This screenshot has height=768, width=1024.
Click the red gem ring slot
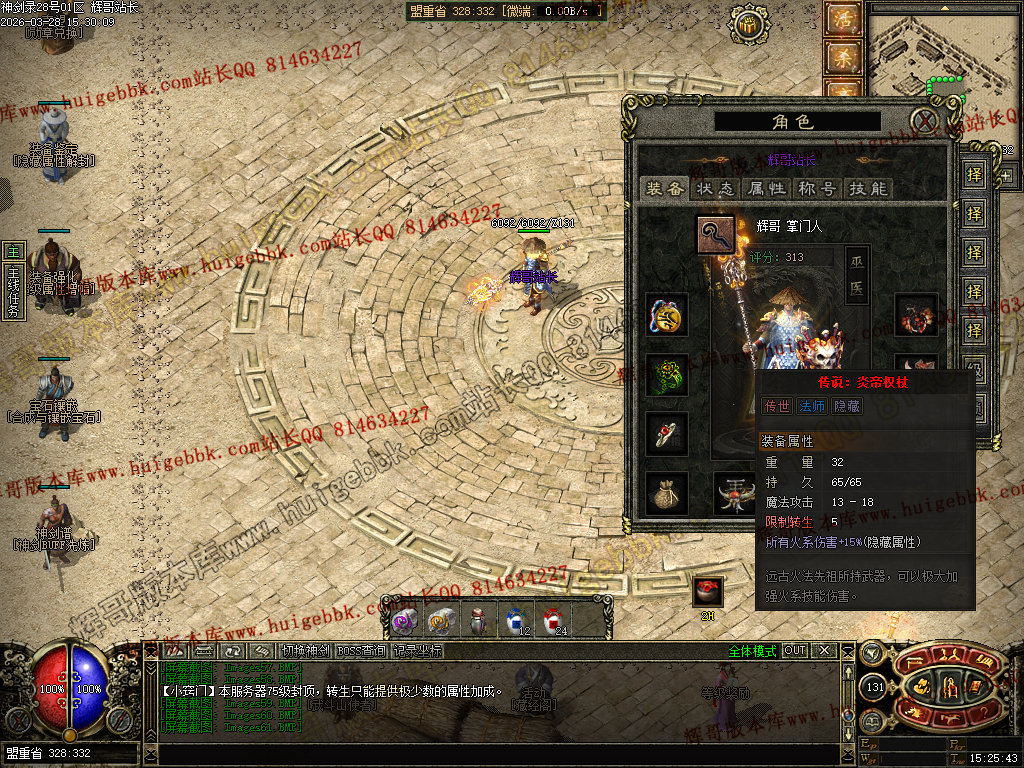pos(667,433)
